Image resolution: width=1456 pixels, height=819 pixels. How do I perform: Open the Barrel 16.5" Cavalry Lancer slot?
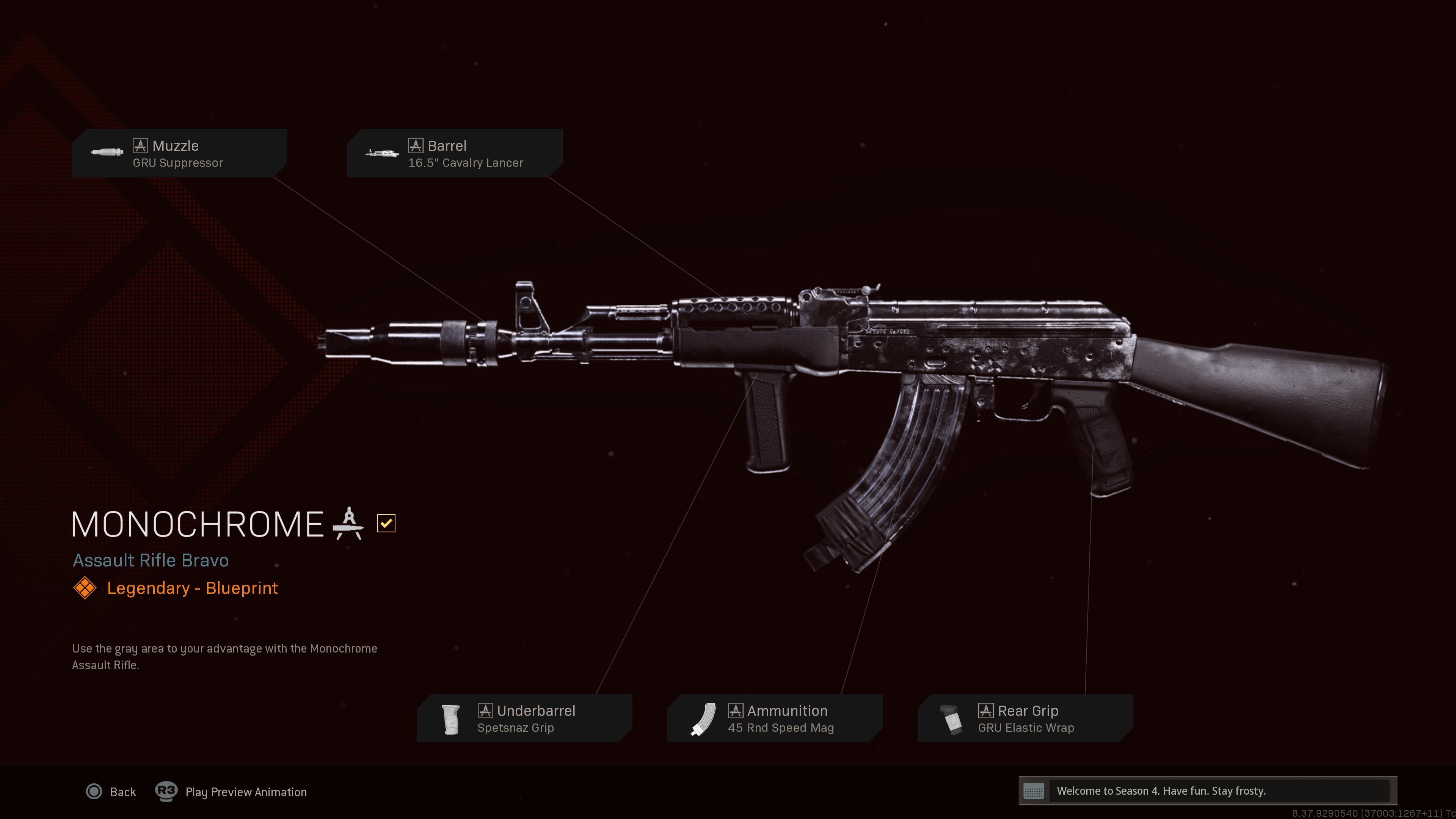click(455, 153)
